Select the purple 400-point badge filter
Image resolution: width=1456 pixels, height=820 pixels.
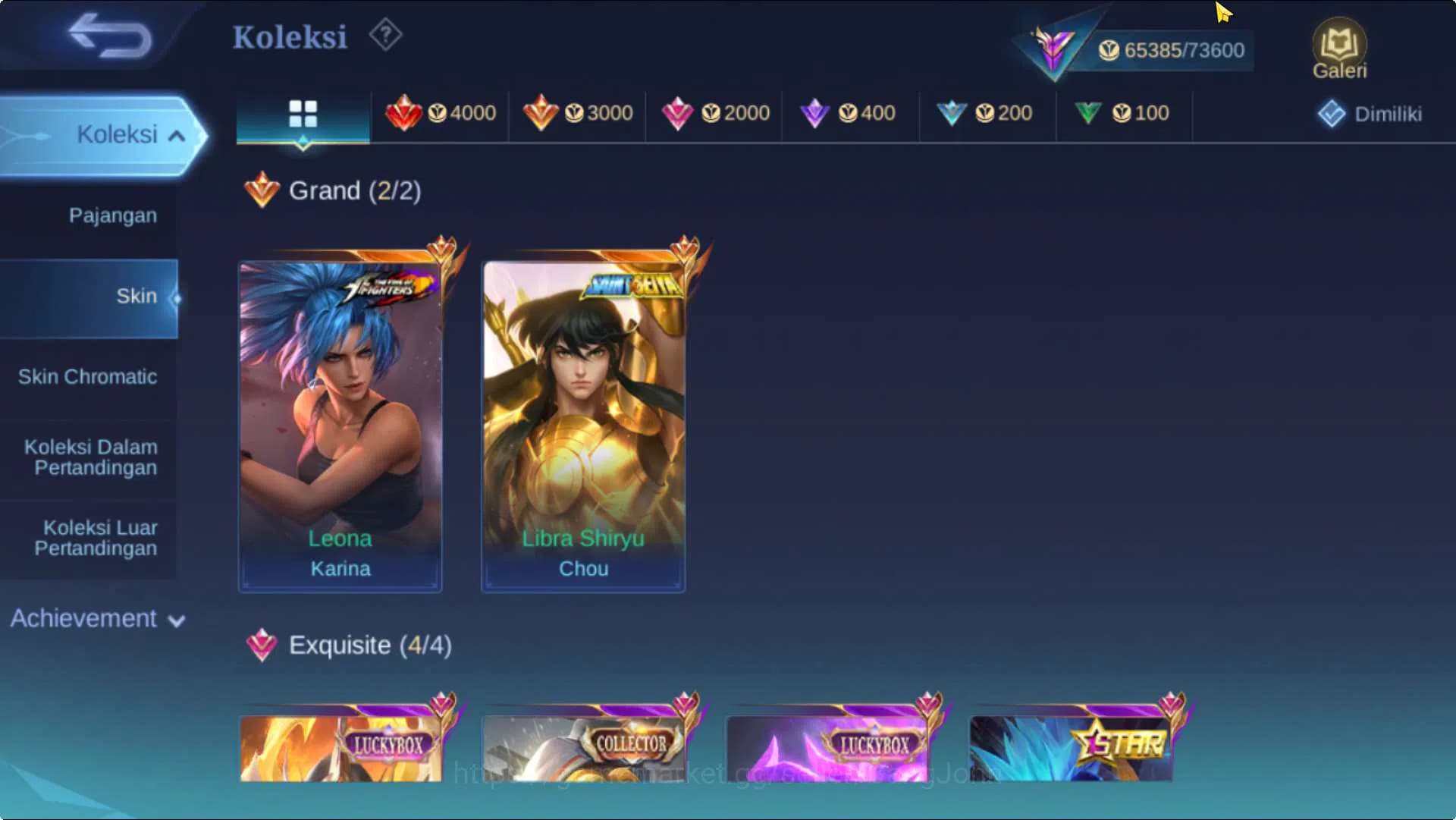click(x=849, y=114)
